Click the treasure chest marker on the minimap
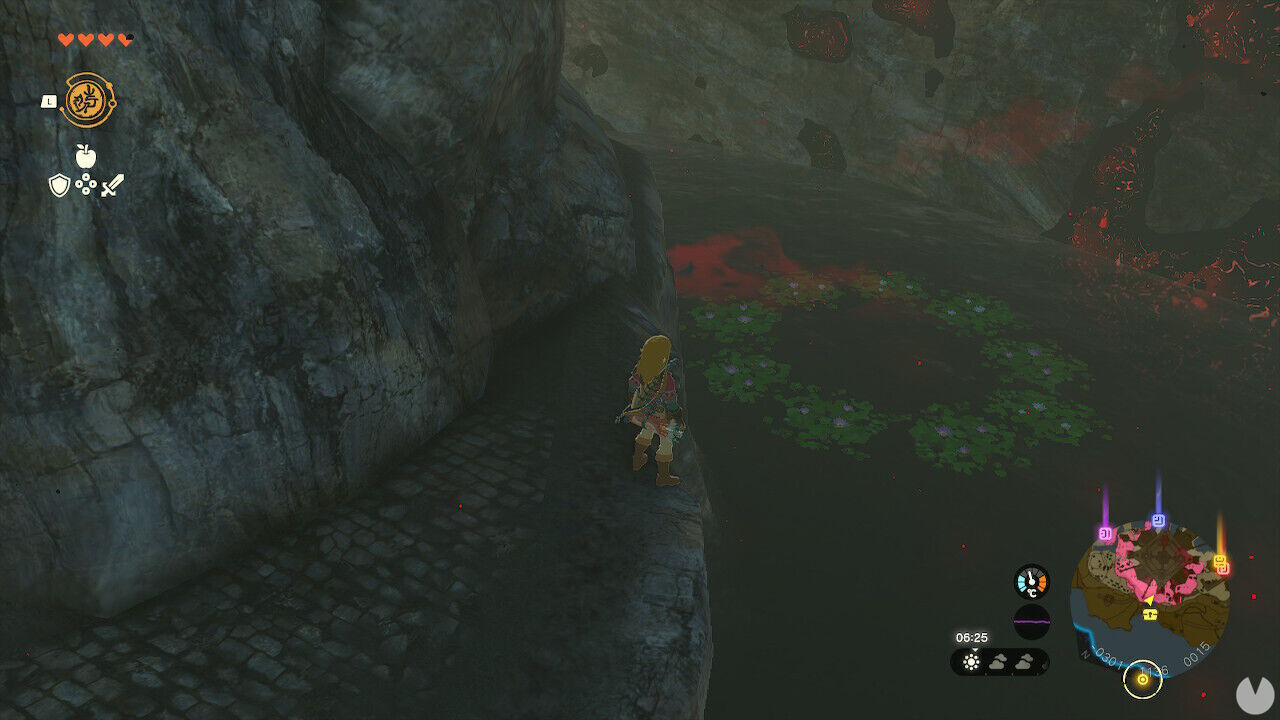The image size is (1280, 720). coord(1149,615)
